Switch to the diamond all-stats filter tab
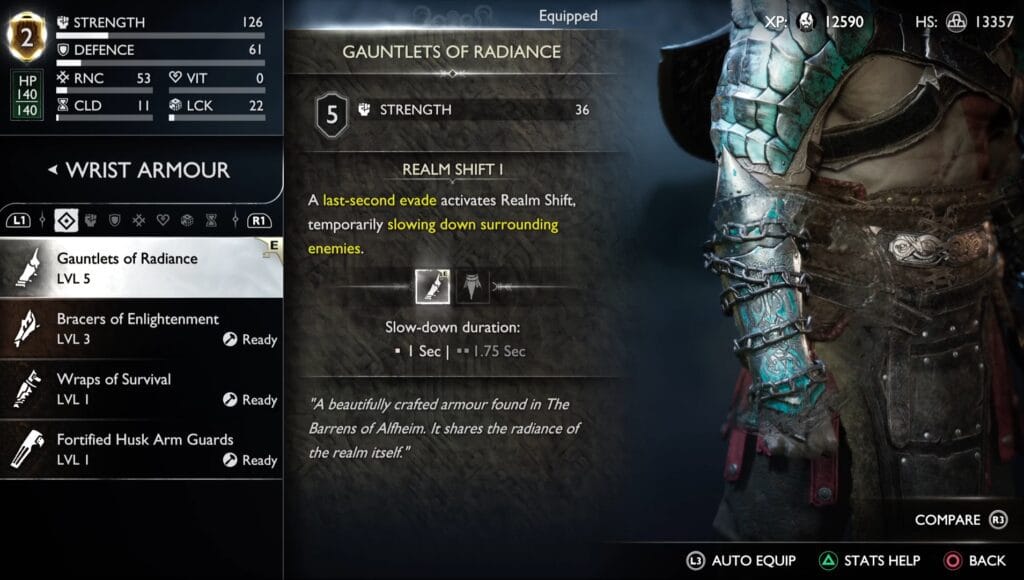This screenshot has height=580, width=1024. coord(68,219)
